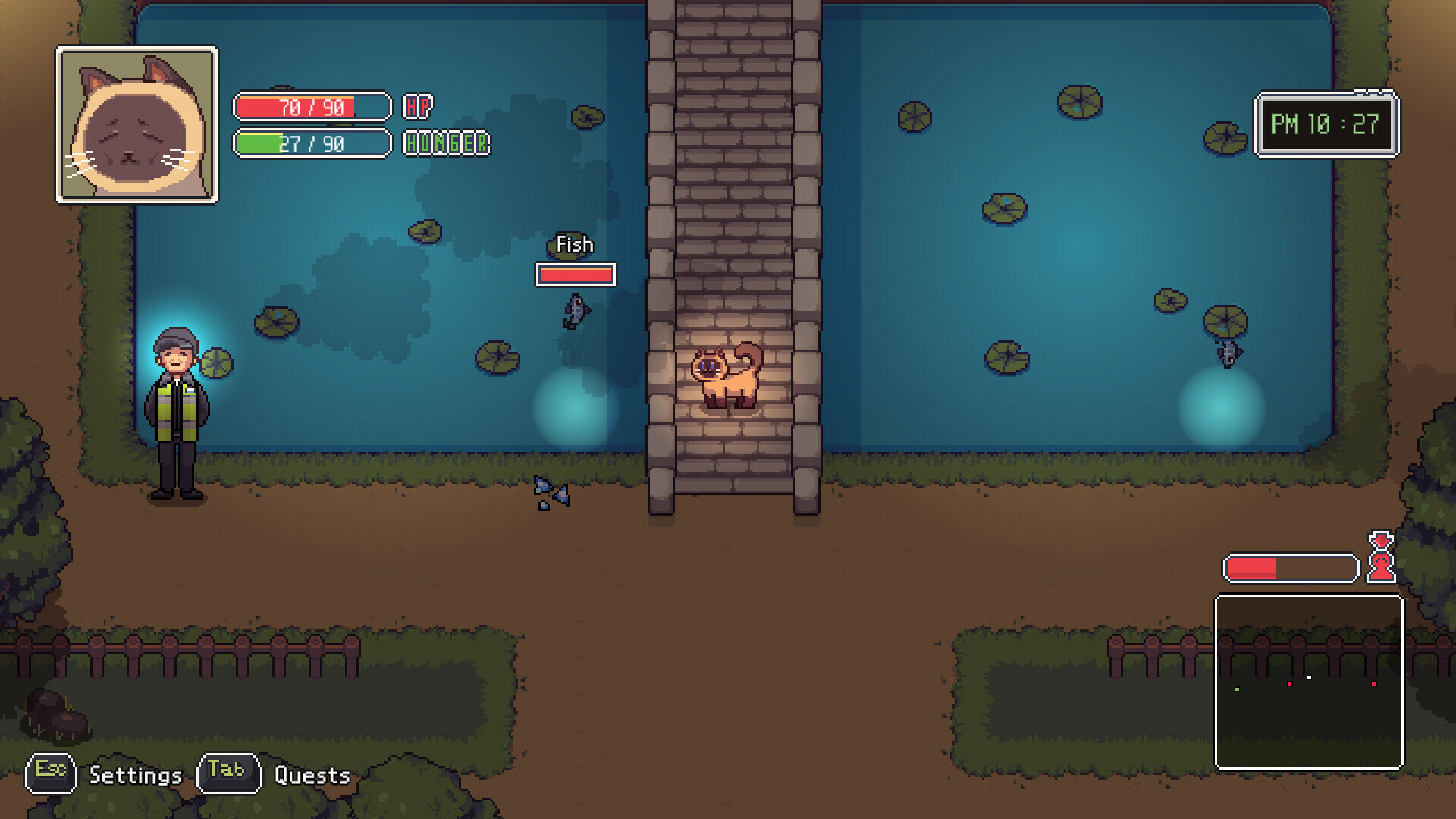Screen dimensions: 1456x819
Task: Select the red HP label icon
Action: 419,108
